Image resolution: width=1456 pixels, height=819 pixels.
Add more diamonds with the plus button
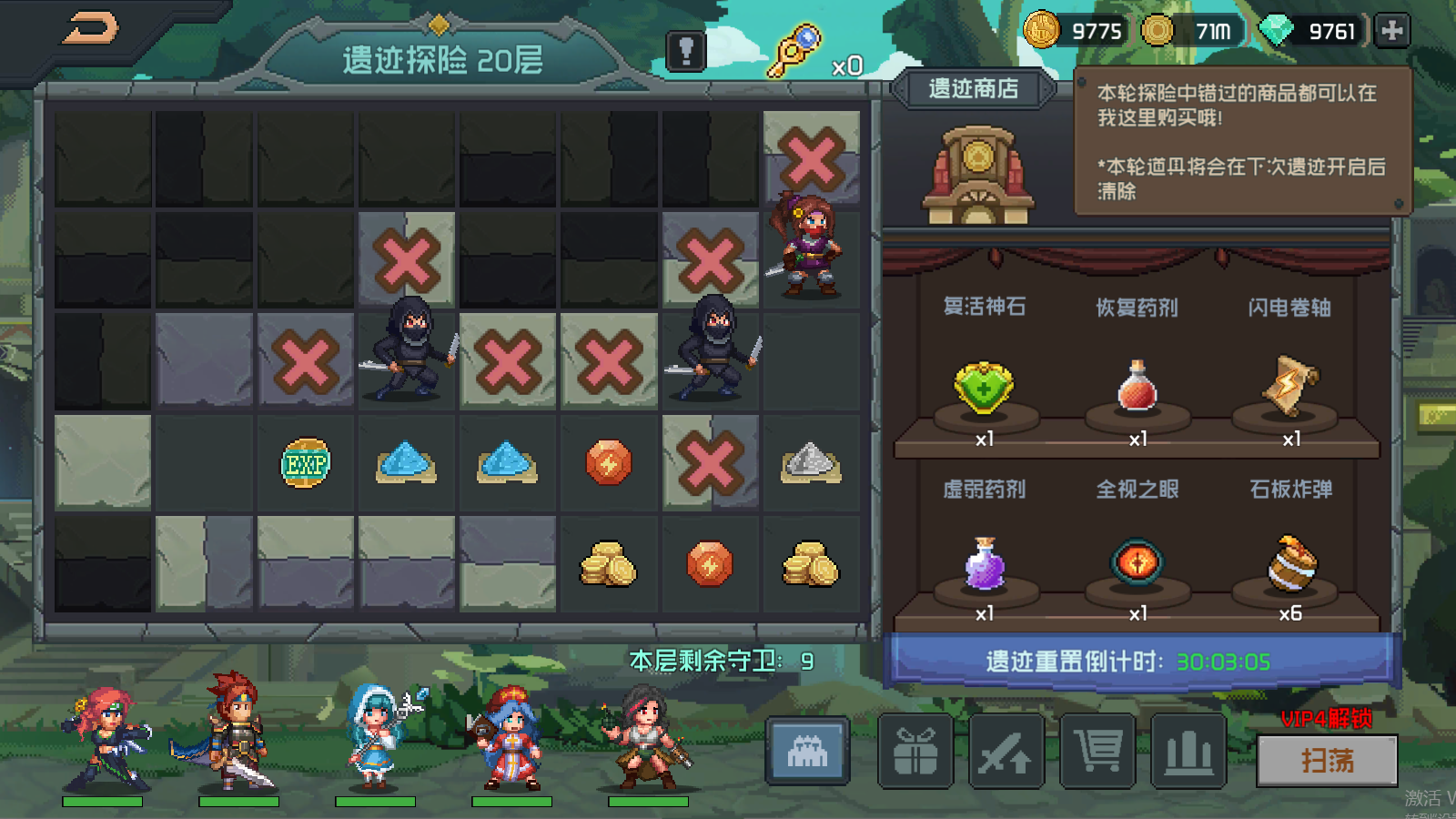(x=1391, y=31)
